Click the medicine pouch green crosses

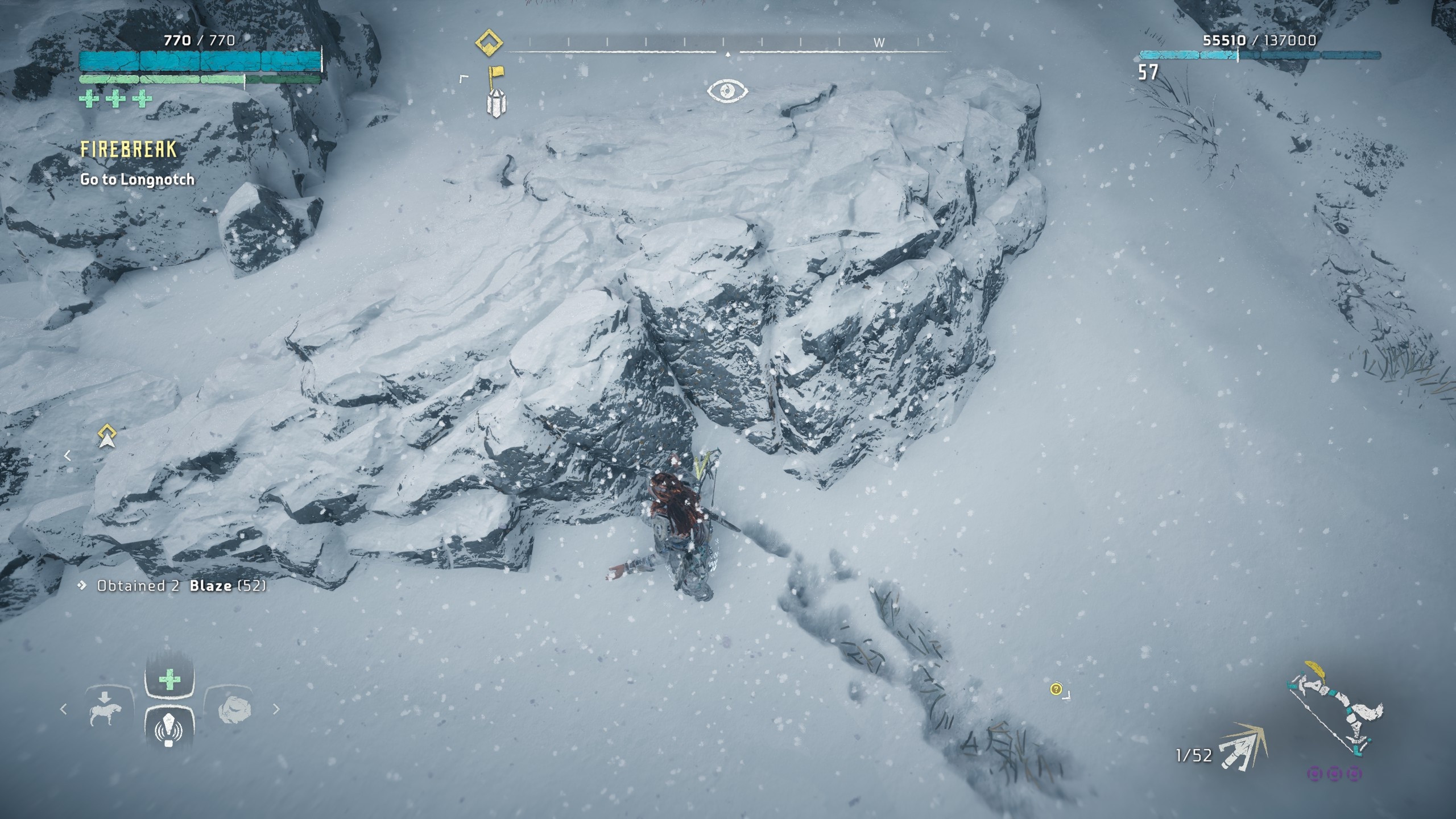116,99
